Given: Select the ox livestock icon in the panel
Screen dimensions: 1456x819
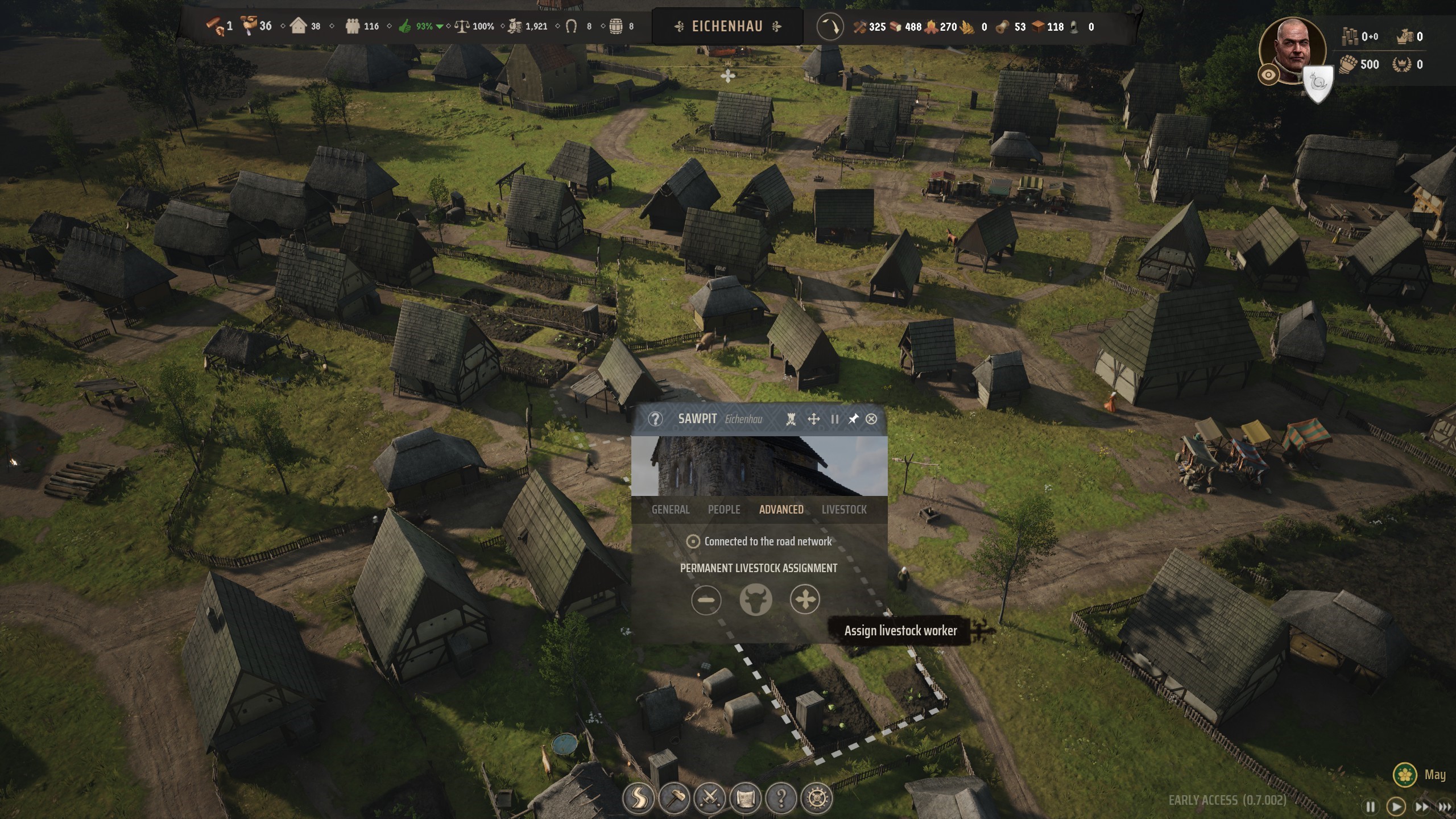Looking at the screenshot, I should (x=756, y=599).
